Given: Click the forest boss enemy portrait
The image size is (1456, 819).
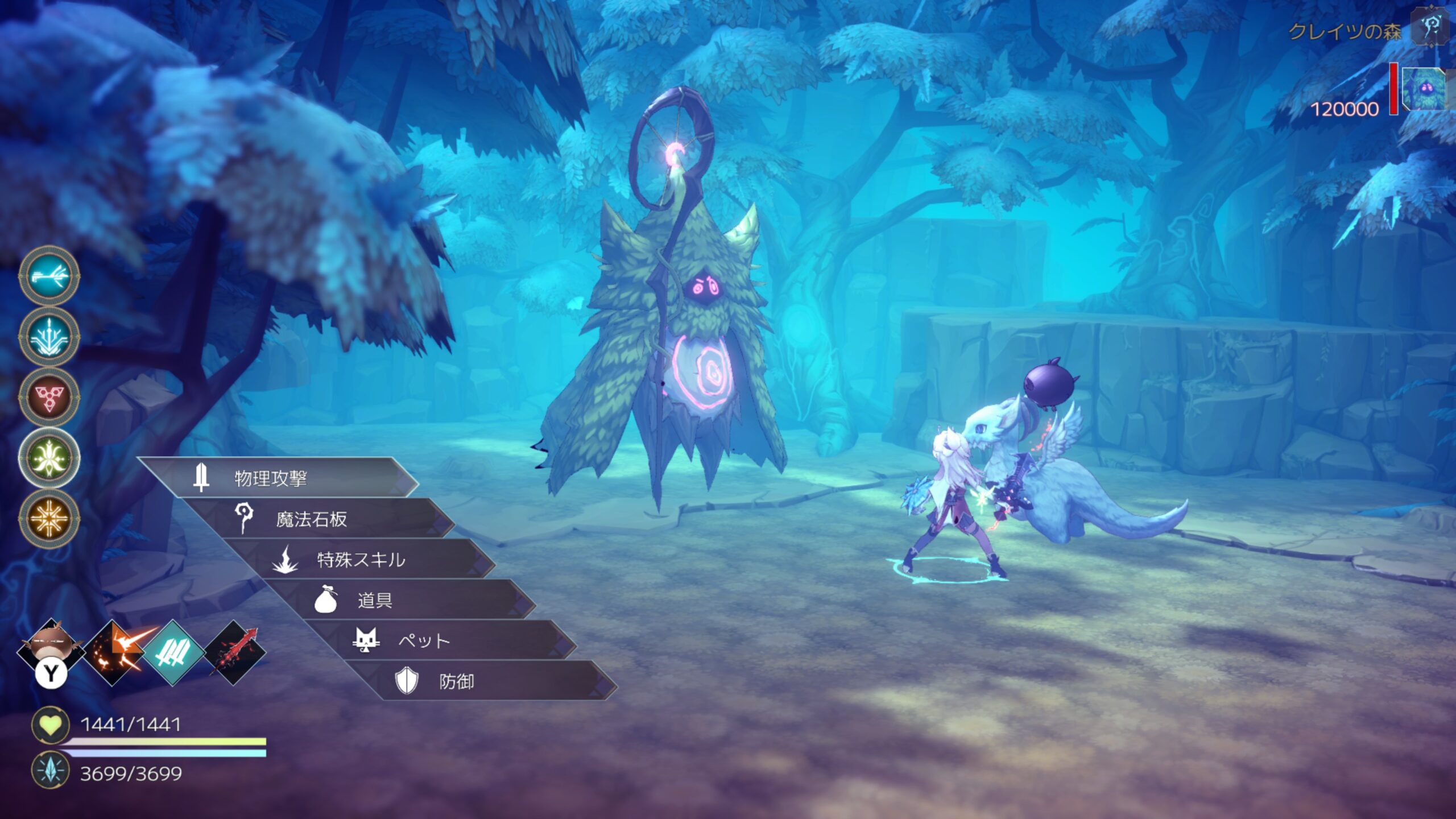Looking at the screenshot, I should [x=1424, y=89].
